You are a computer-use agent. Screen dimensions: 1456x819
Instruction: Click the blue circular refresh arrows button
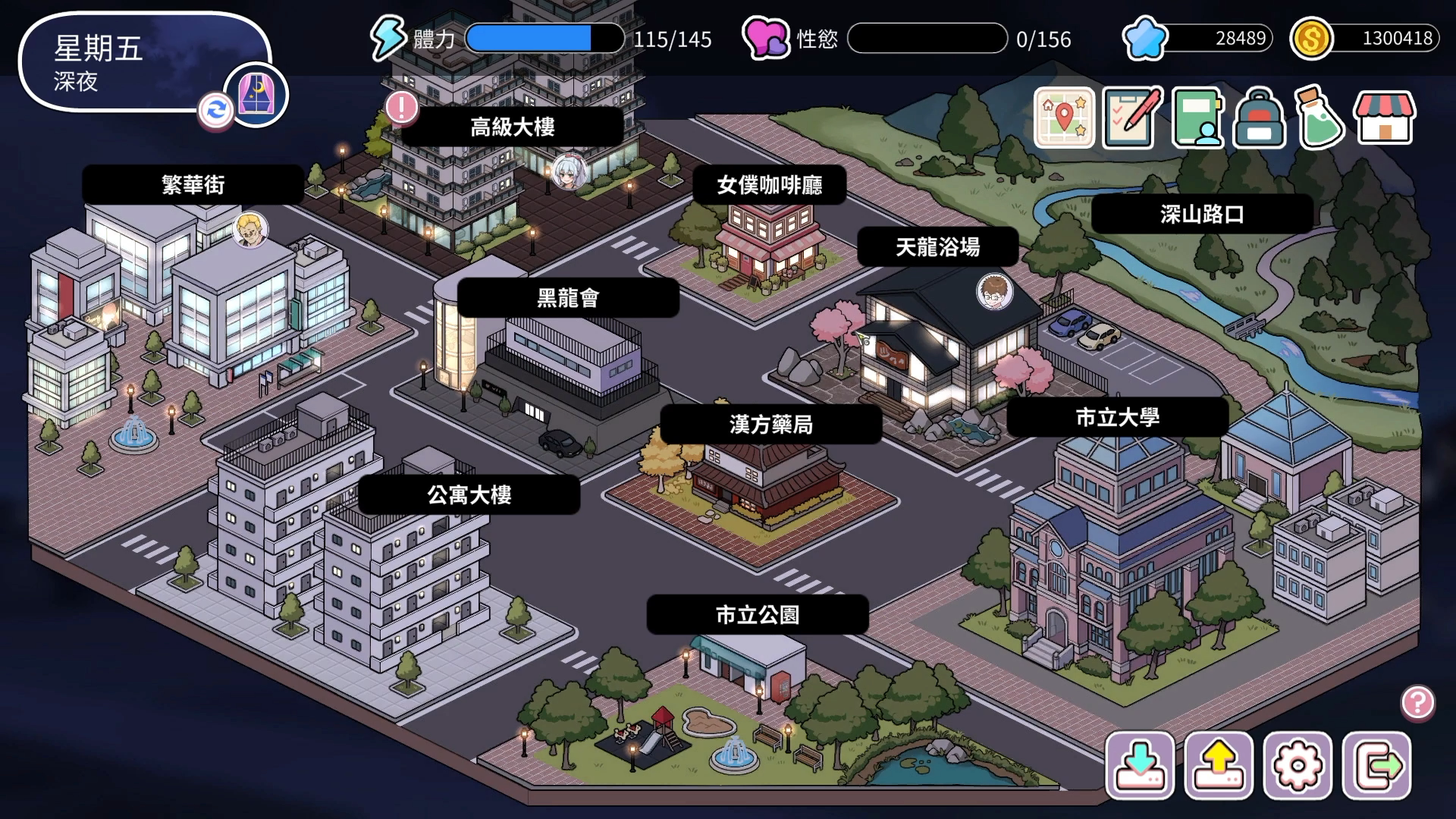(x=215, y=111)
